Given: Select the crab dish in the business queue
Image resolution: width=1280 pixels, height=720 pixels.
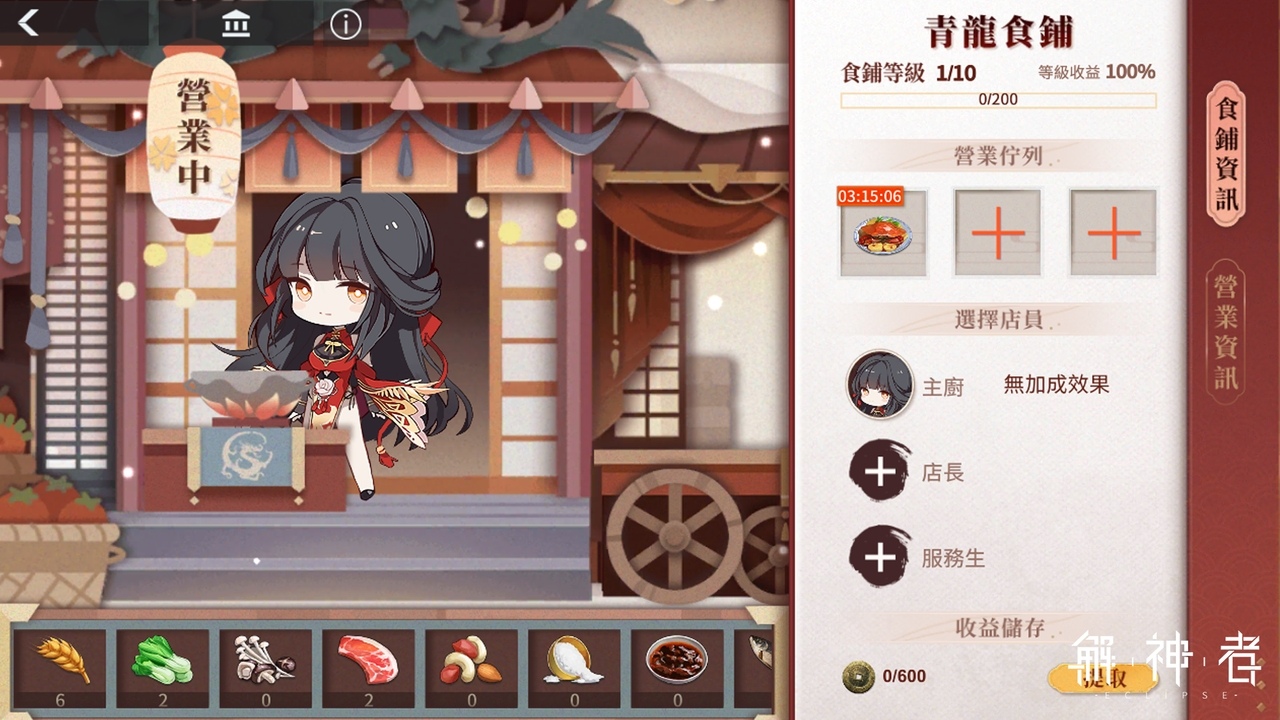Looking at the screenshot, I should 883,233.
